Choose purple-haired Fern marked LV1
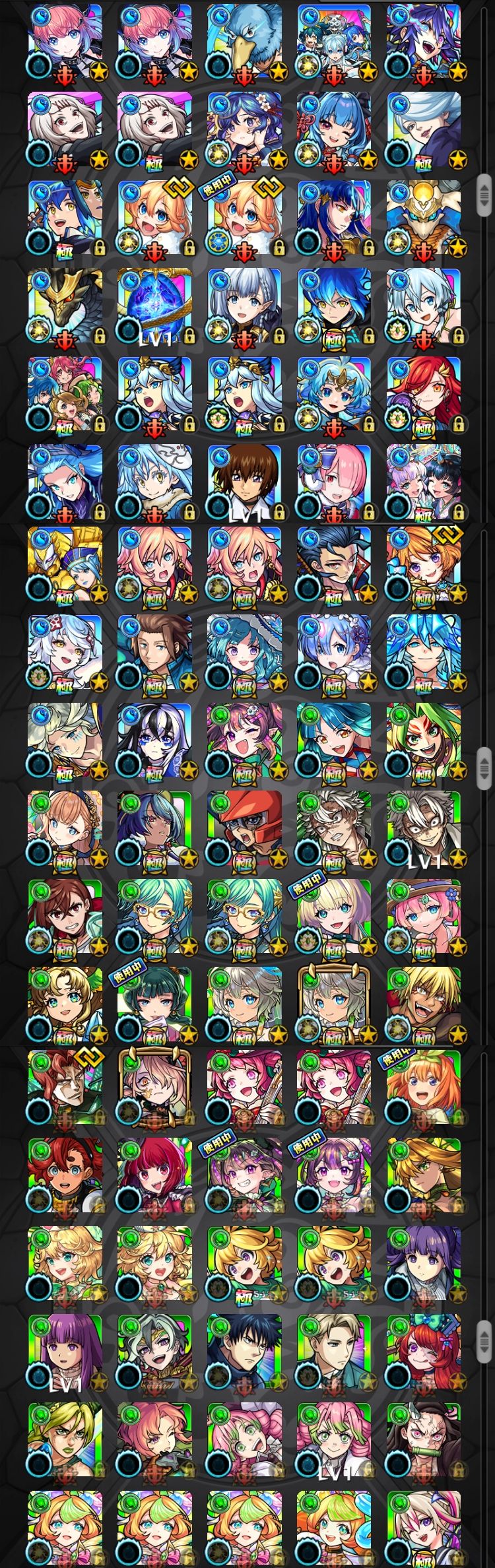Viewport: 495px width, 1568px height. (65, 1353)
